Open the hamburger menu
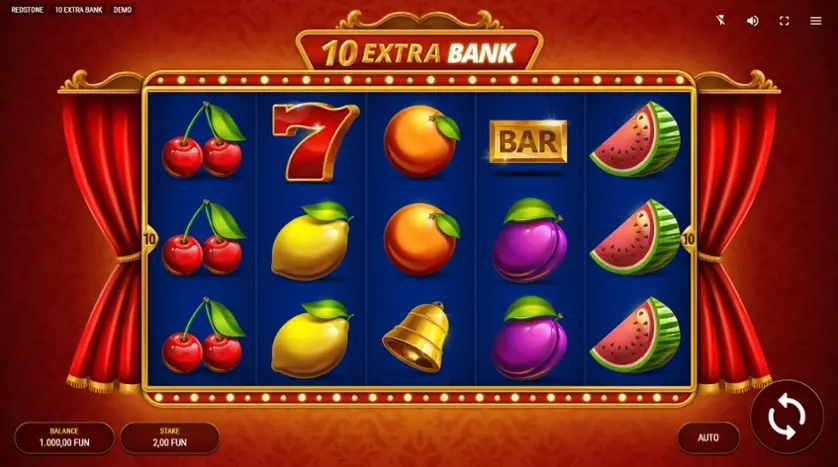Viewport: 838px width, 467px height. (x=815, y=20)
